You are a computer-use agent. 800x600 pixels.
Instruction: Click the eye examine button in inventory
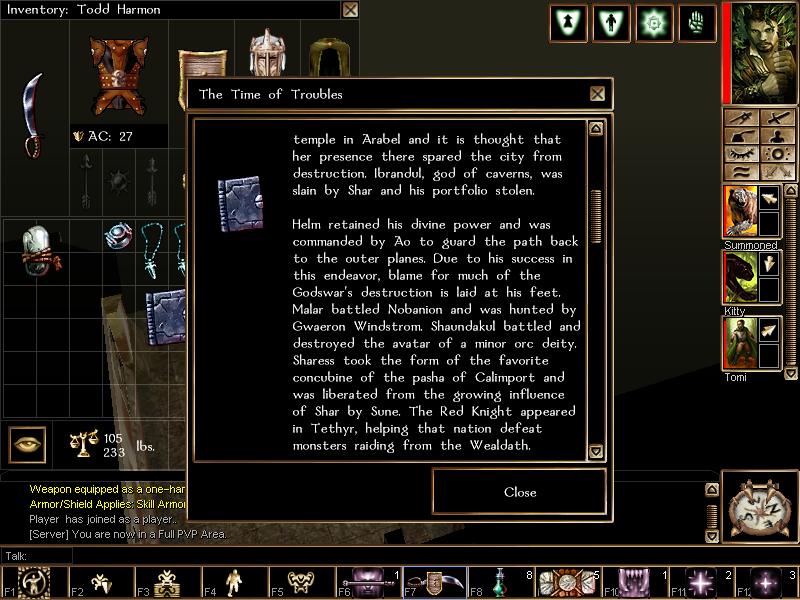[27, 444]
